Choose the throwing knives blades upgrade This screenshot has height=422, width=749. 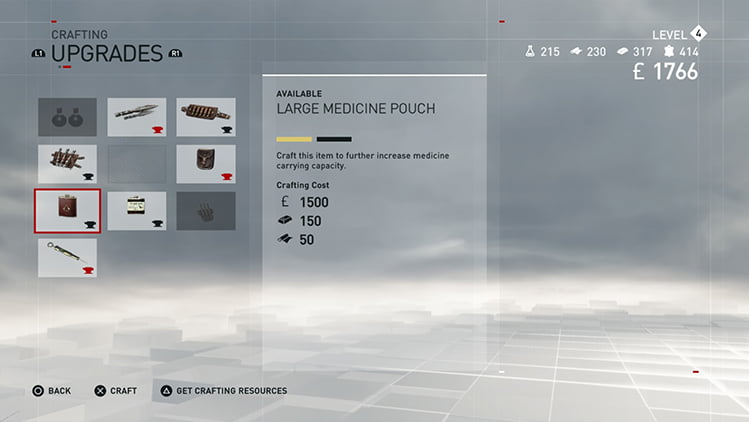tap(136, 117)
